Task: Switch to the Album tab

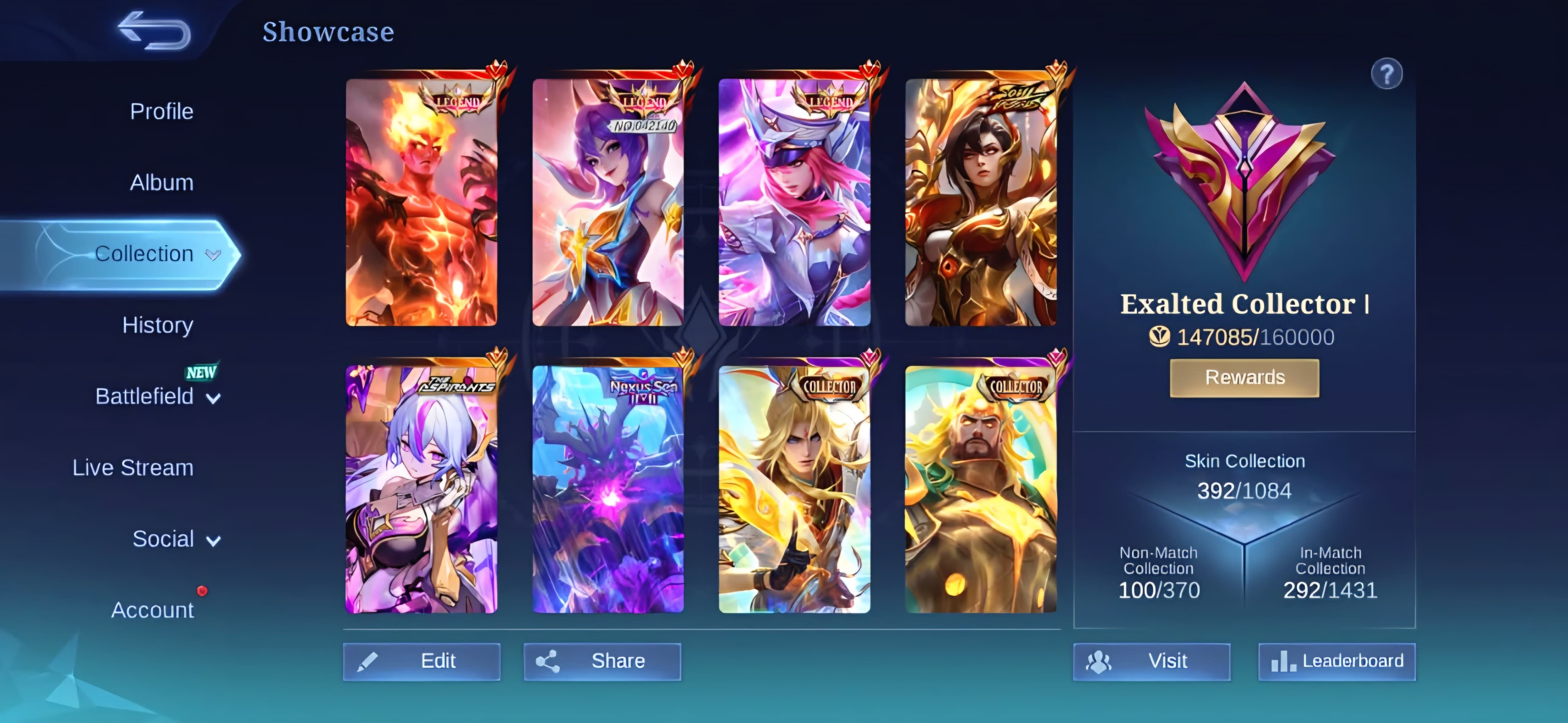Action: click(161, 183)
